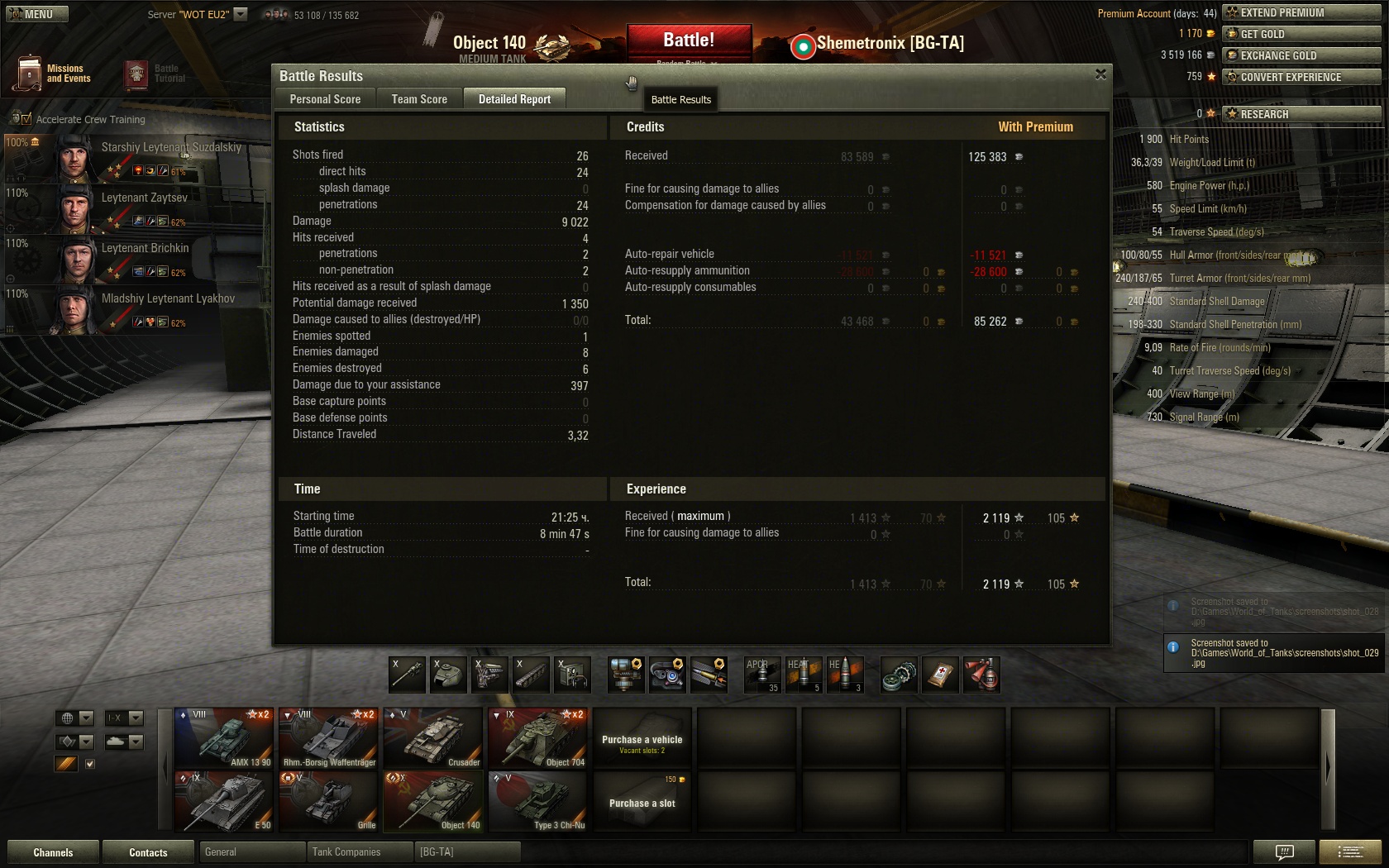Image resolution: width=1389 pixels, height=868 pixels.
Task: Select the AMX 13 90 tank
Action: [224, 737]
